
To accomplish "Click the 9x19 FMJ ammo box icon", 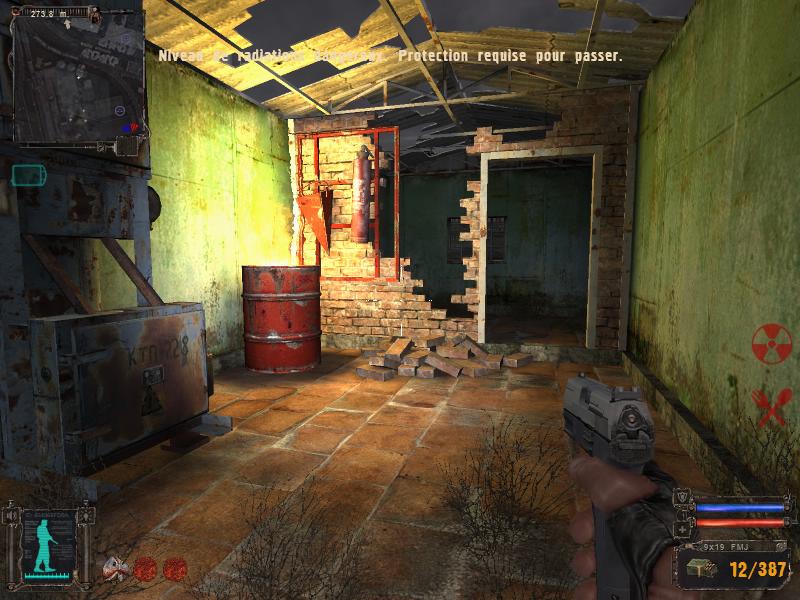I will pyautogui.click(x=696, y=569).
